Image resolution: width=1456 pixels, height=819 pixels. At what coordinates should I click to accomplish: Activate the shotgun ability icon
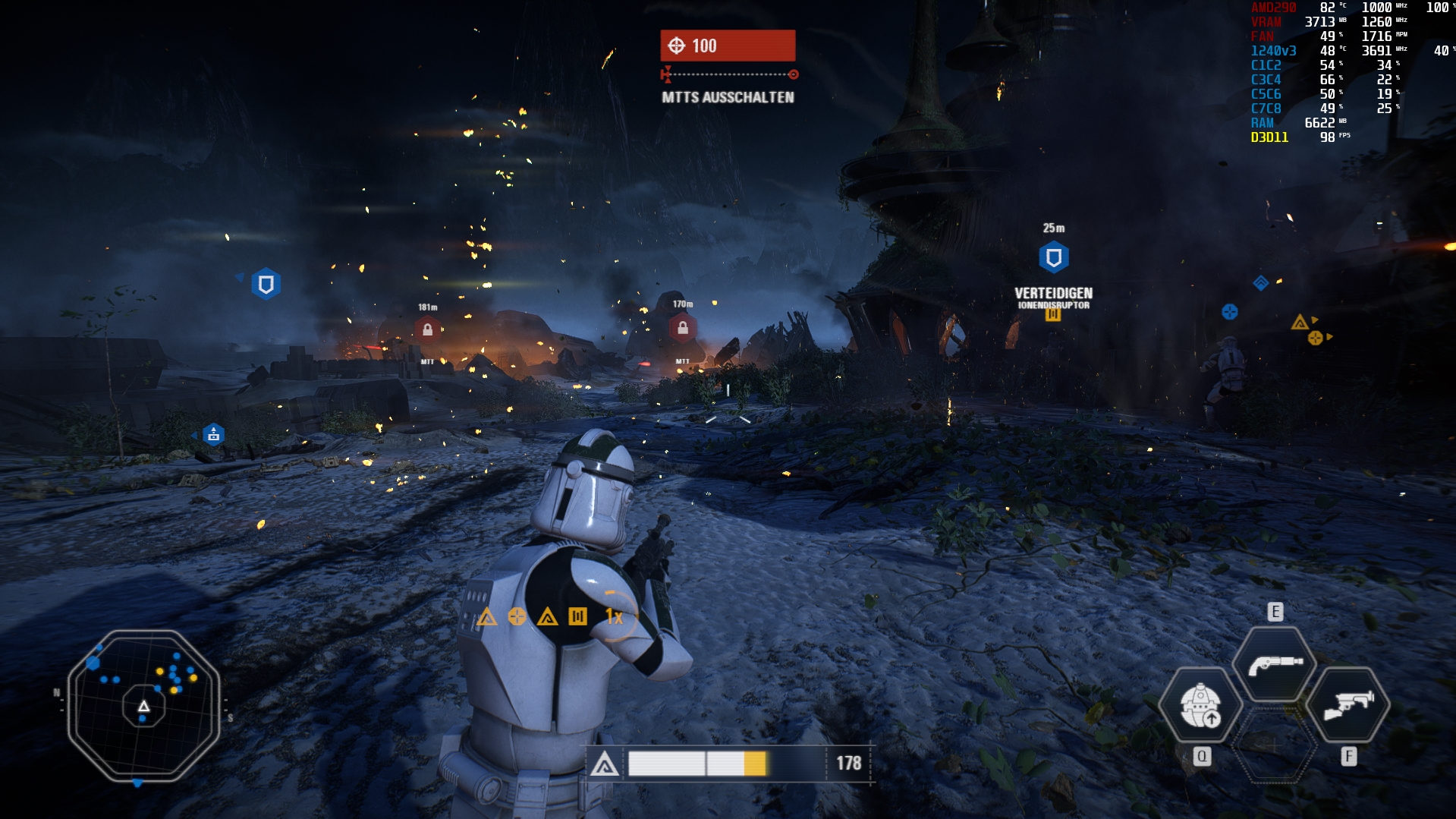(1274, 664)
